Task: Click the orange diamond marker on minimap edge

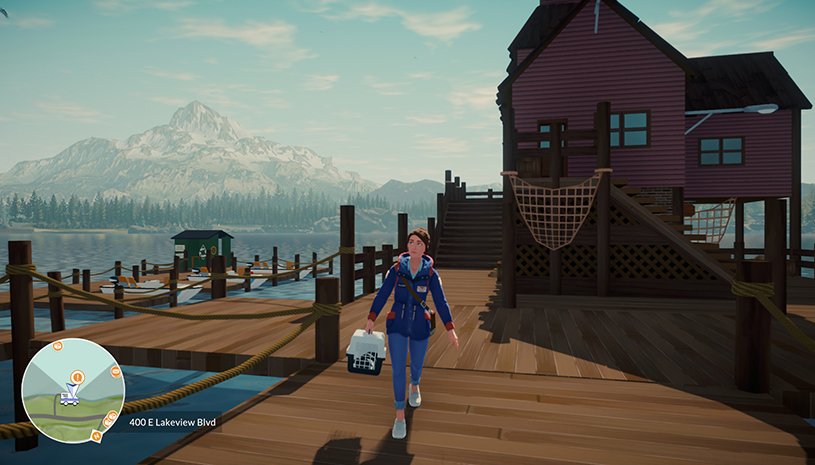Action: pos(96,436)
